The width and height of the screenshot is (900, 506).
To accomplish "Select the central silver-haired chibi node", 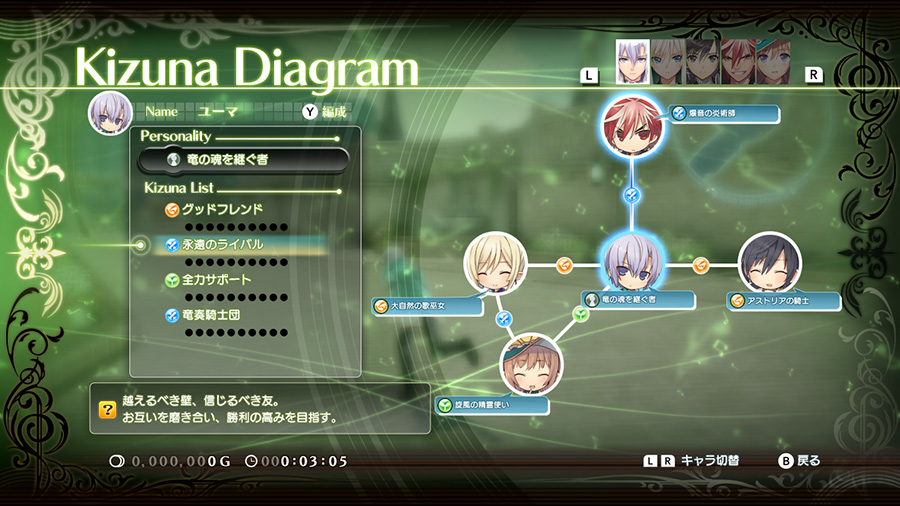I will tap(632, 264).
